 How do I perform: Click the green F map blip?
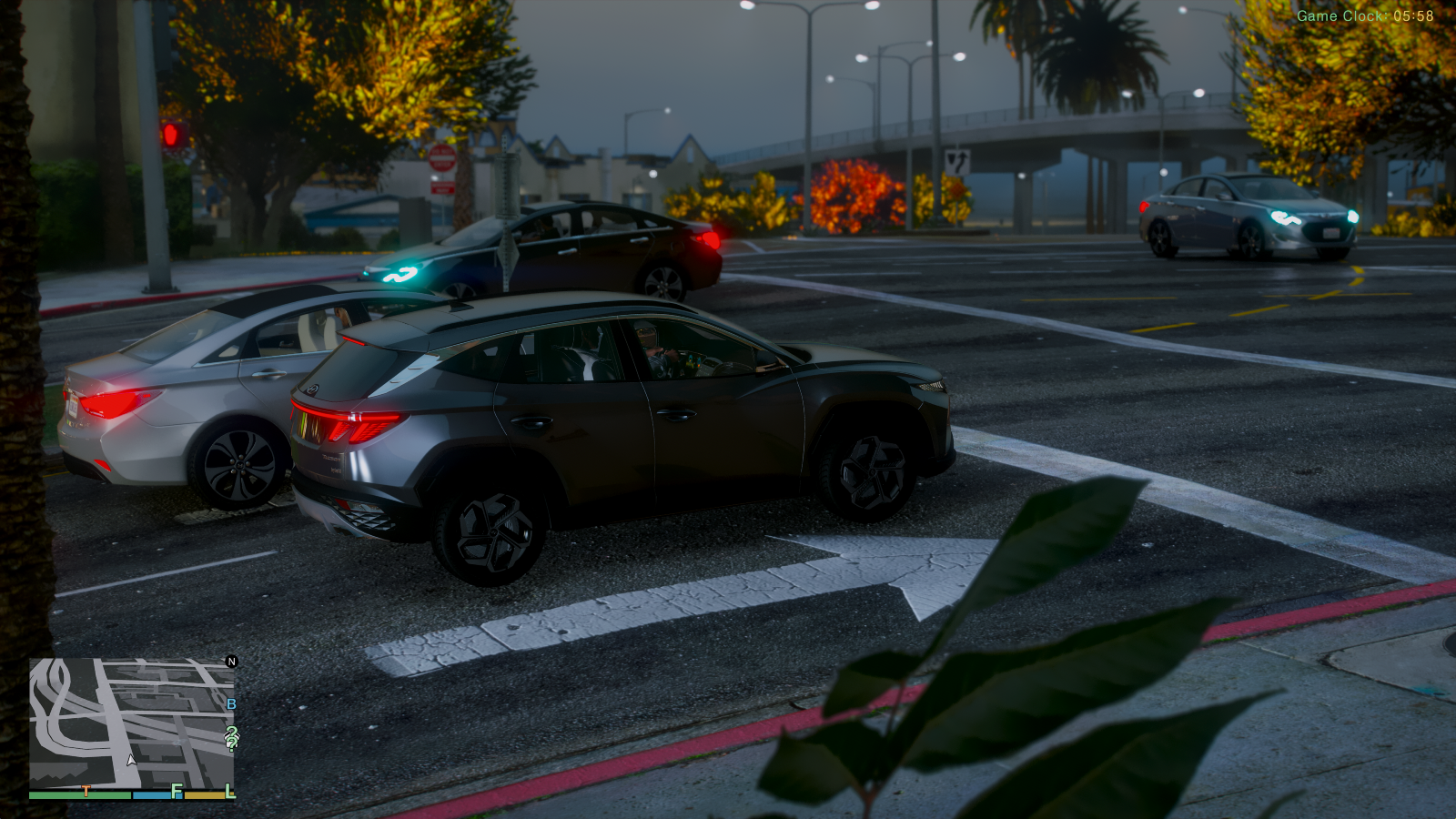pyautogui.click(x=177, y=792)
